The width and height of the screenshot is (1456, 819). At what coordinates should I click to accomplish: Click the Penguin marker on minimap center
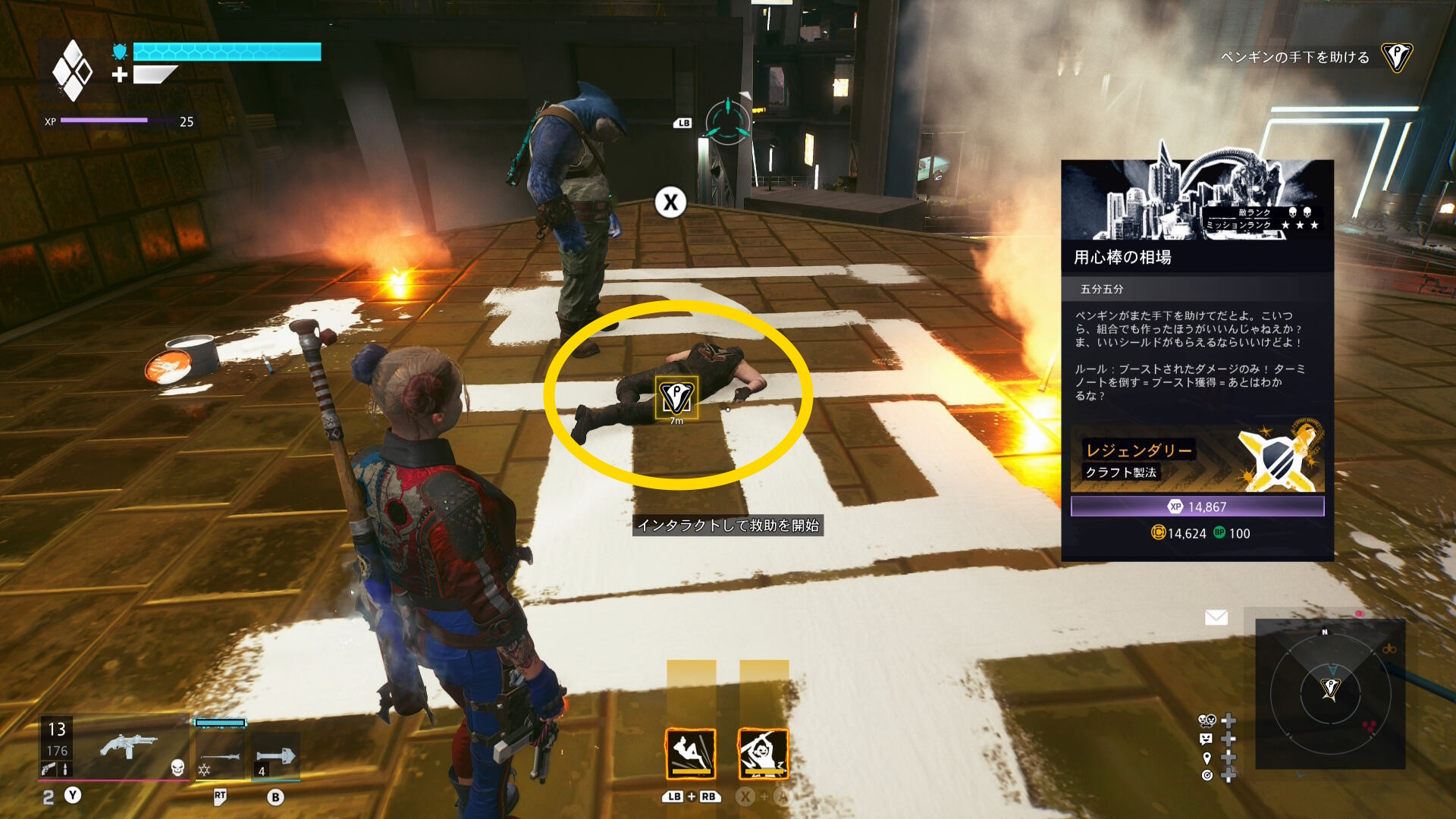1330,689
